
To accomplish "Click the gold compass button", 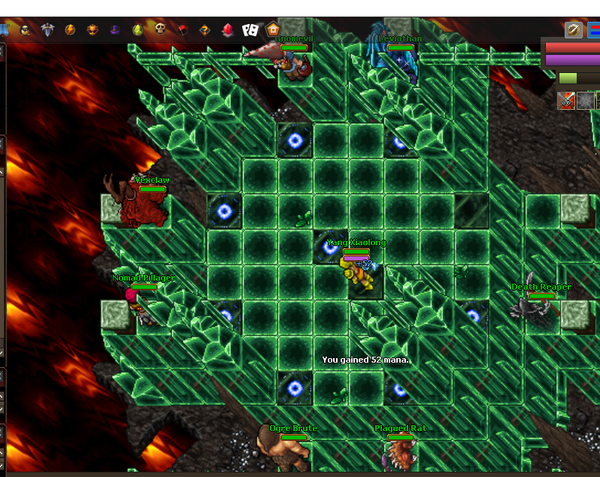I will coord(573,30).
